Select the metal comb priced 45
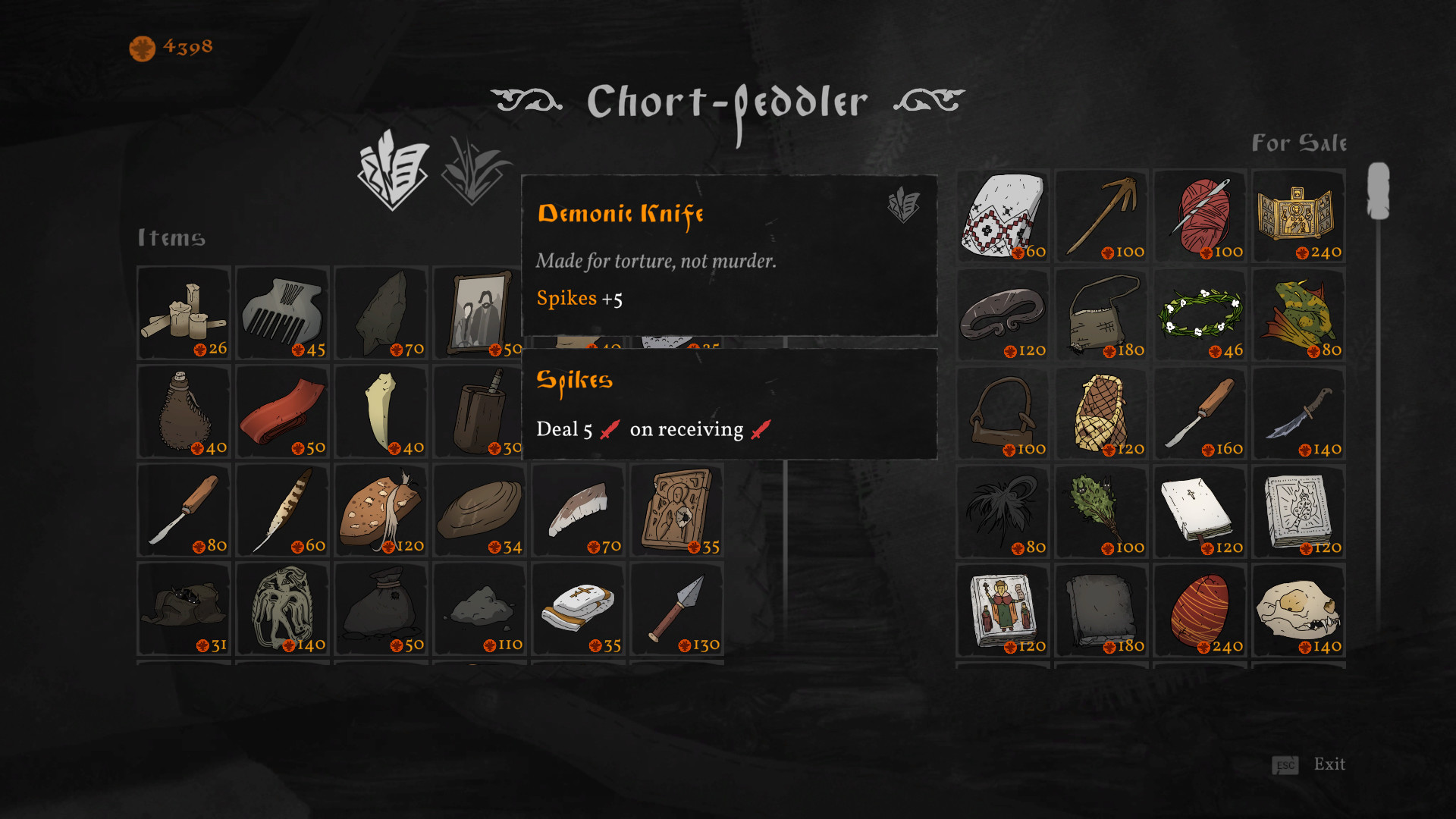This screenshot has height=819, width=1456. coord(282,312)
